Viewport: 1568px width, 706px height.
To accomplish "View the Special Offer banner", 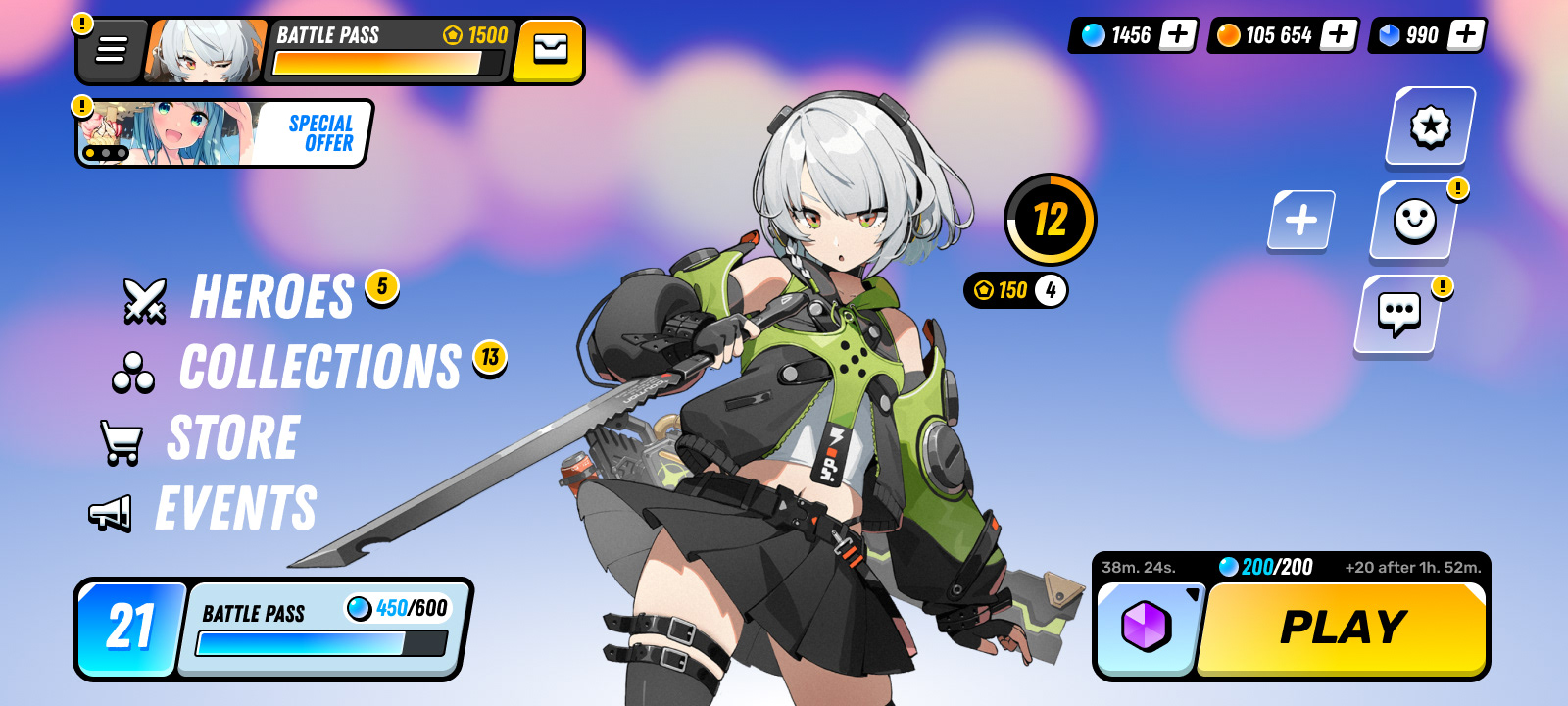I will coord(223,133).
